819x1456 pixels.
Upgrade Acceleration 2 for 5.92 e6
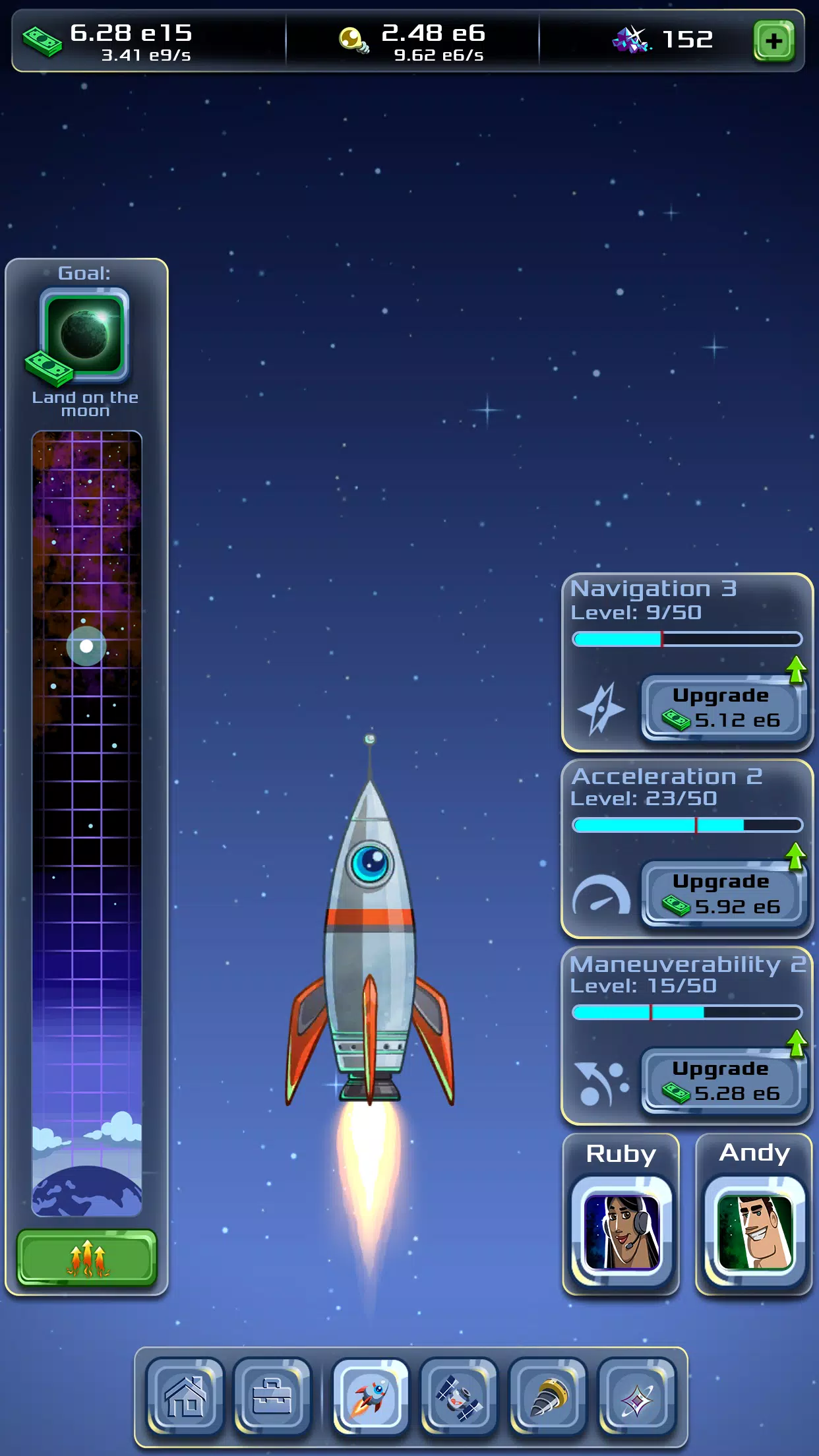(723, 895)
